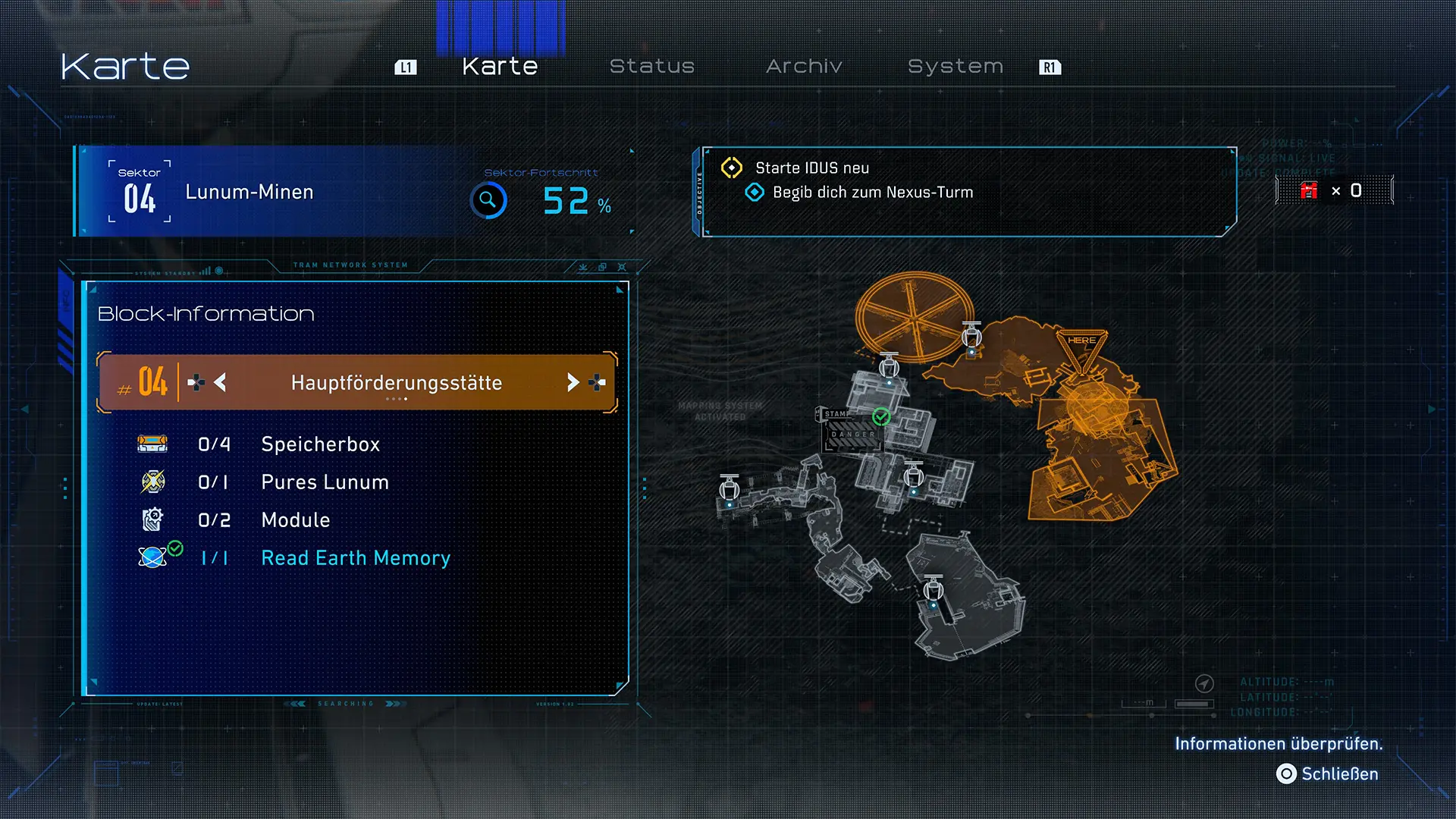The height and width of the screenshot is (819, 1456).
Task: Switch to the Status tab
Action: point(651,67)
